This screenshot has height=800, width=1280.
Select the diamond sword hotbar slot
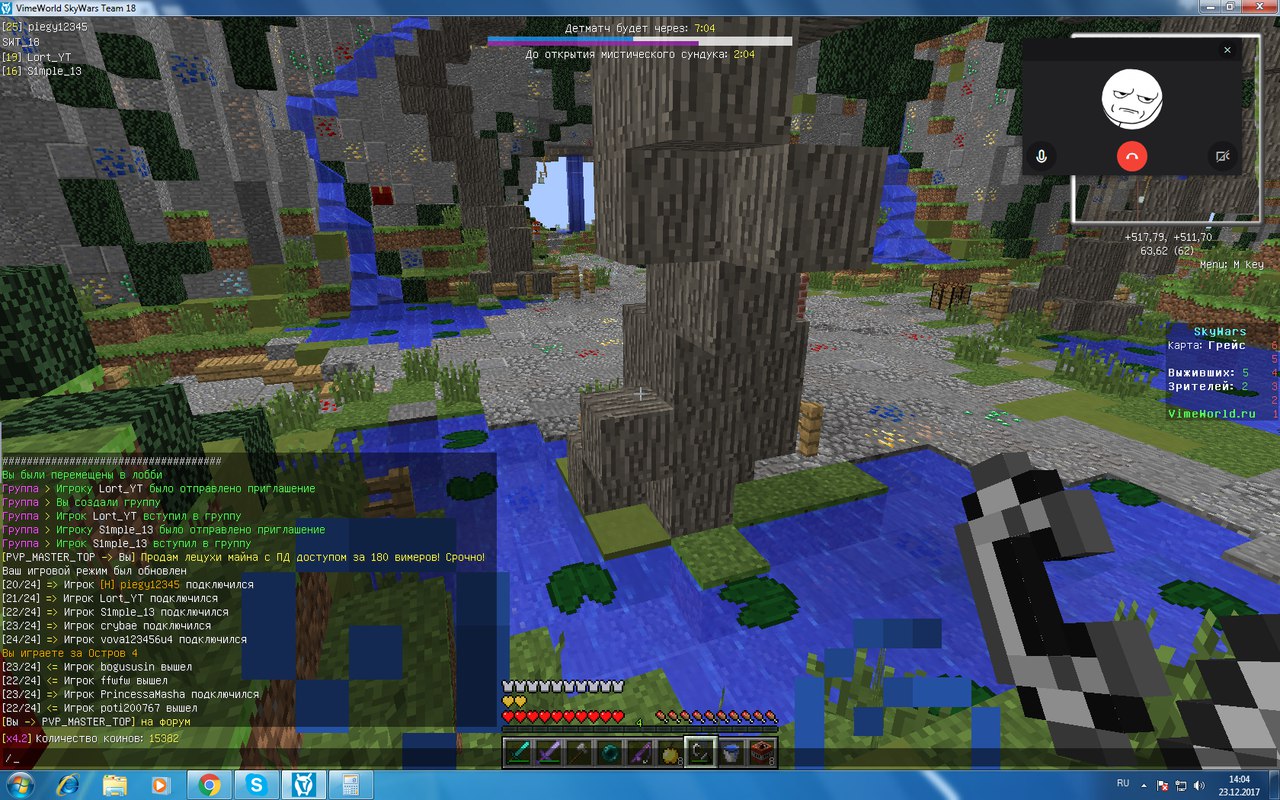(520, 752)
